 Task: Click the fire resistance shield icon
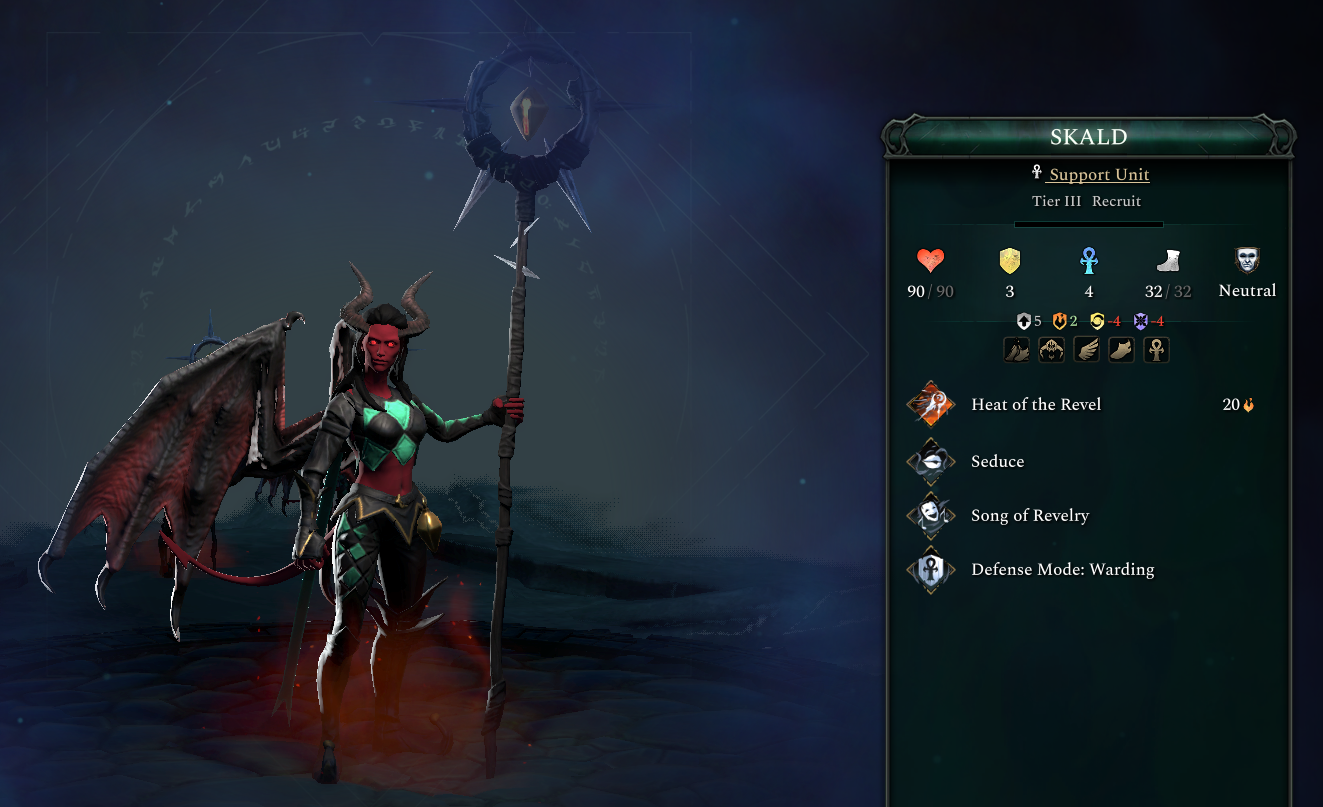pos(1059,321)
